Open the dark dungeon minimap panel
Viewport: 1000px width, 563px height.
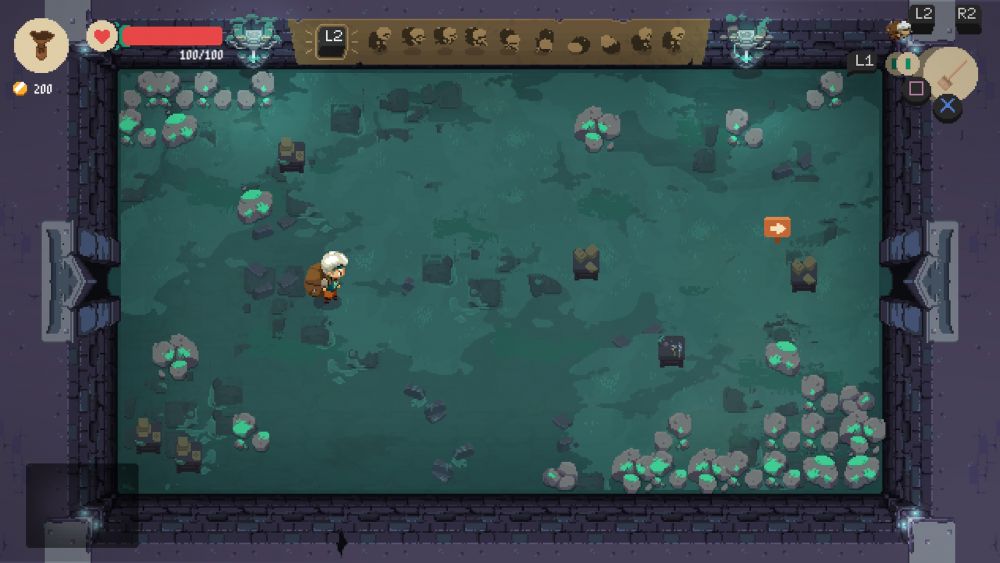click(x=82, y=505)
